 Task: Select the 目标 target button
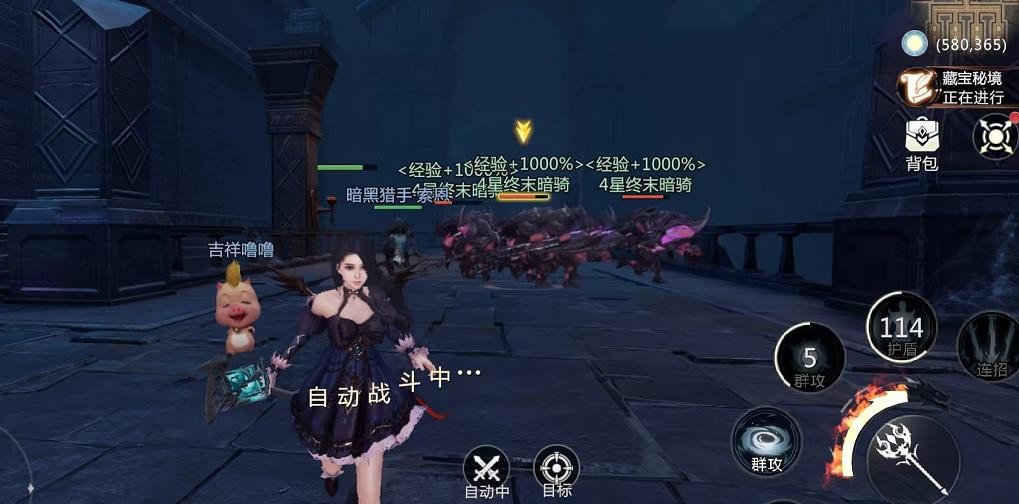click(x=556, y=470)
